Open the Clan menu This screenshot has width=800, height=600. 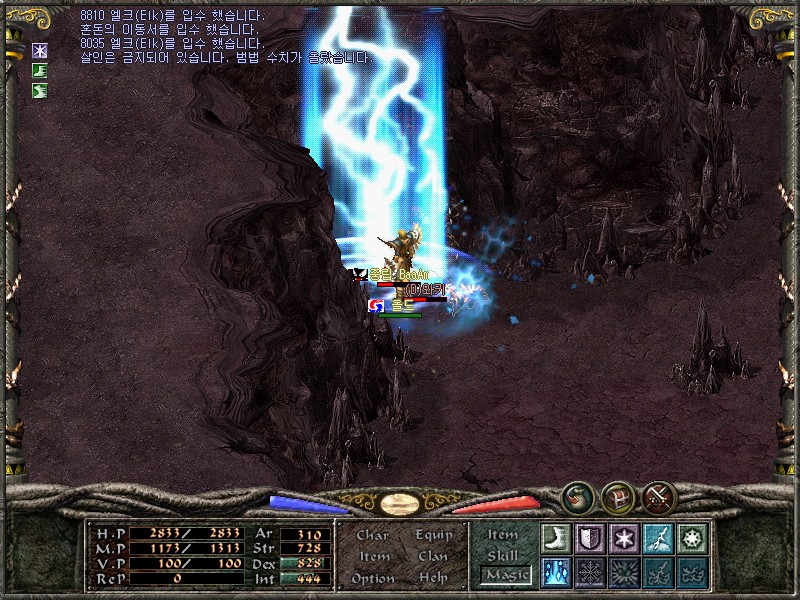point(433,556)
